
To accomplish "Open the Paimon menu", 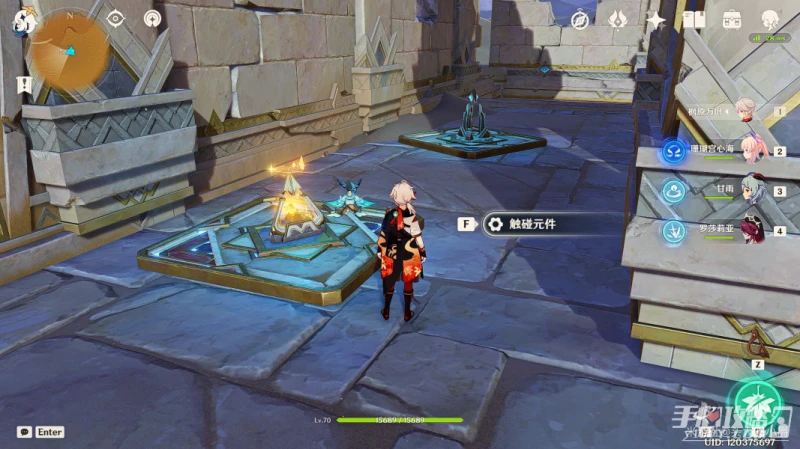I will pos(21,19).
